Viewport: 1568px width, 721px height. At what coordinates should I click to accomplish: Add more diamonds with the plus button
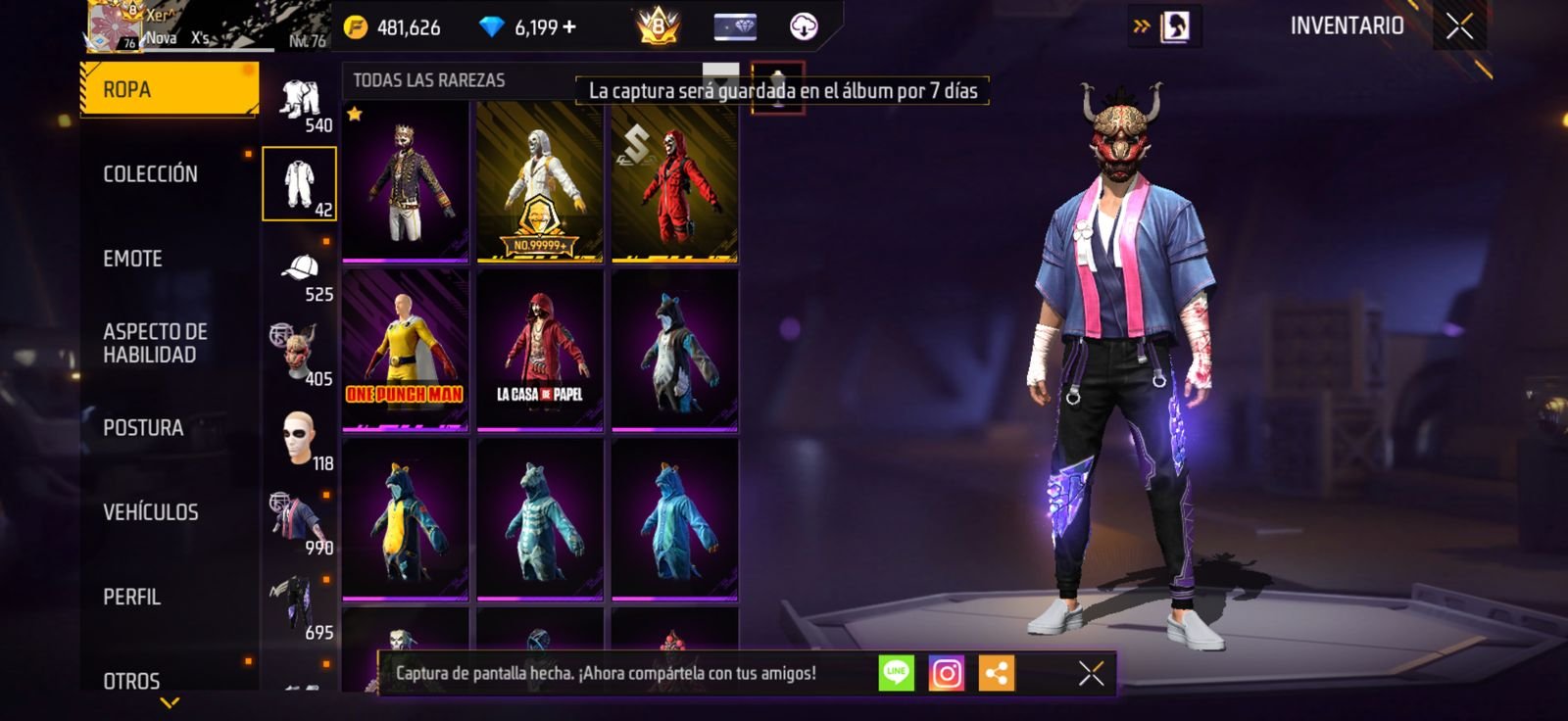click(569, 27)
